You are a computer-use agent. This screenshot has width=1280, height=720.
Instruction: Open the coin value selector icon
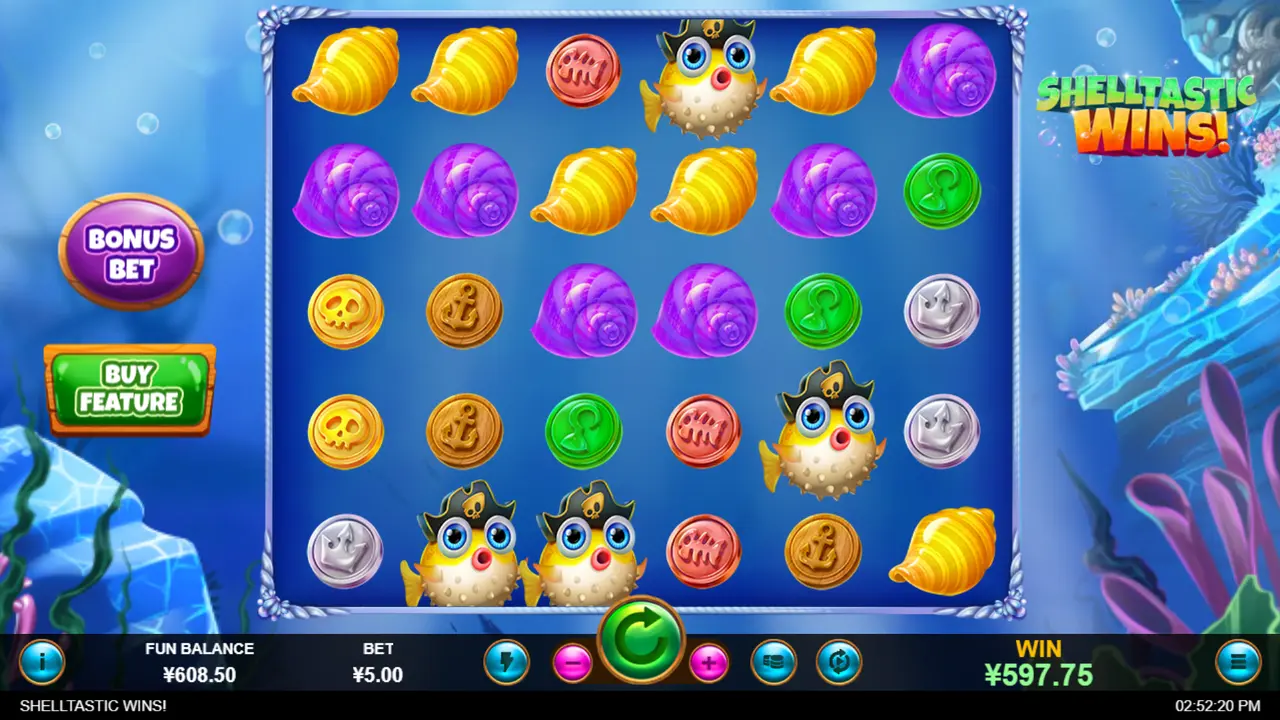[773, 661]
